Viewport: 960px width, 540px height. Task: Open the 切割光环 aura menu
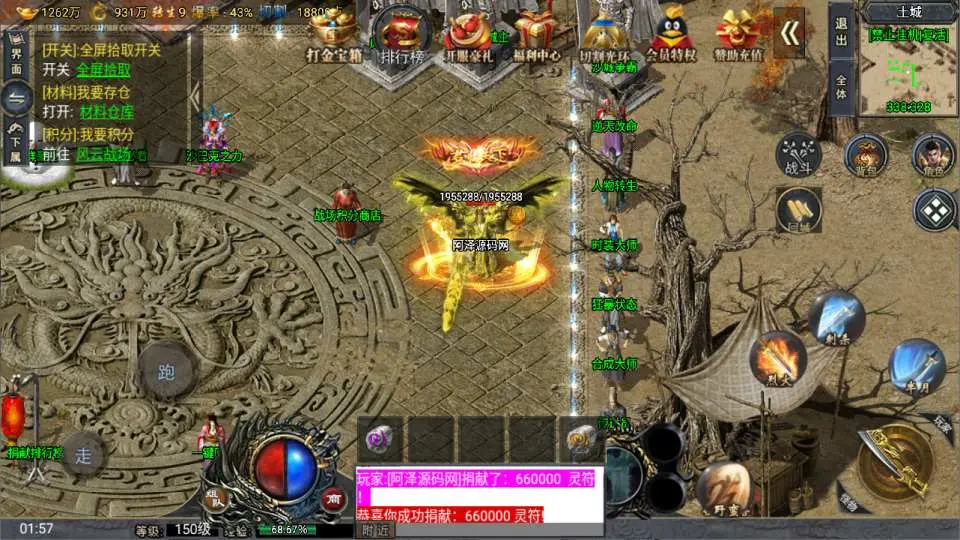pos(605,36)
